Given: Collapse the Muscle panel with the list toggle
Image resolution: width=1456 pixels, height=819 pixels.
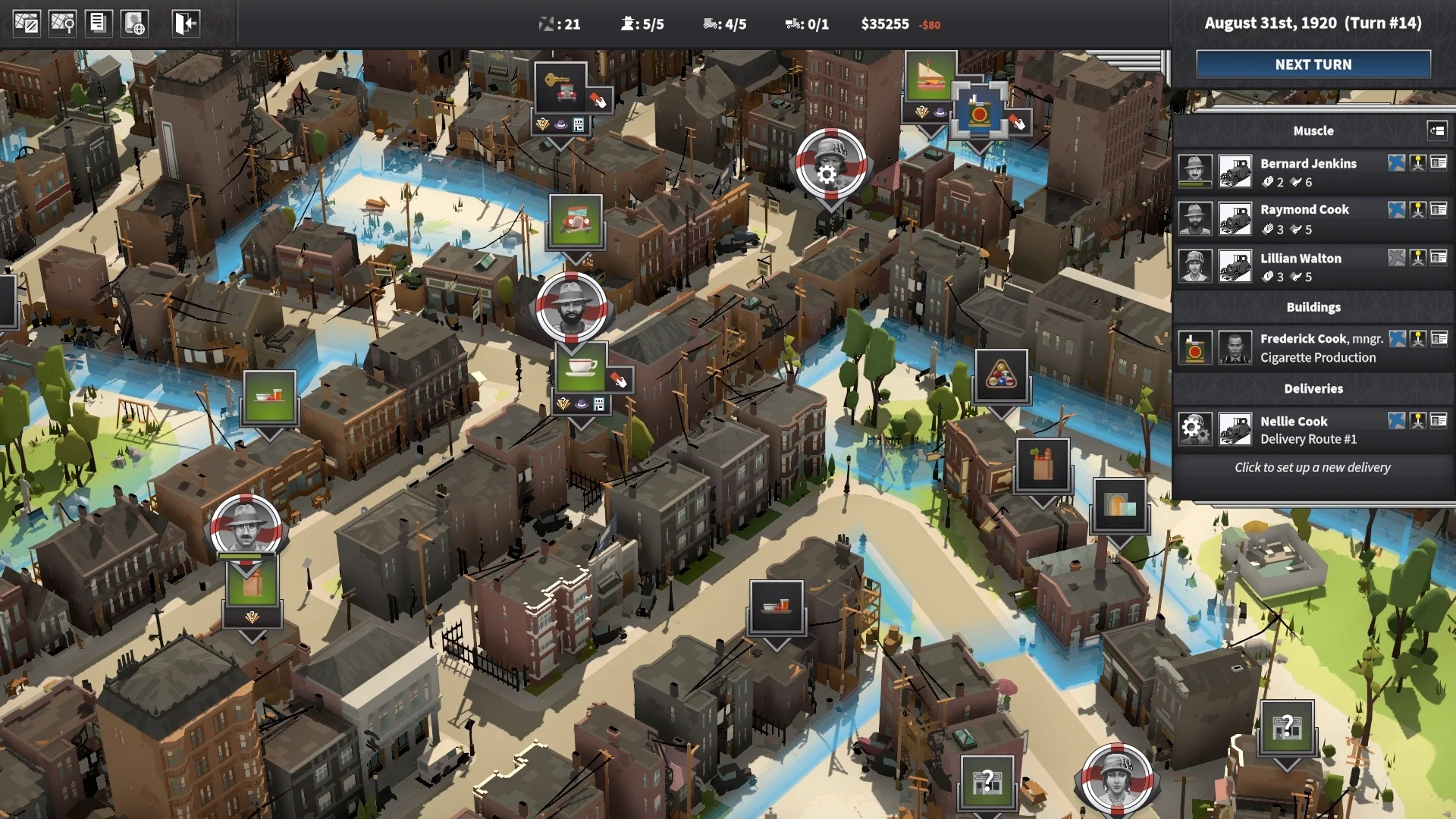Looking at the screenshot, I should [x=1436, y=130].
